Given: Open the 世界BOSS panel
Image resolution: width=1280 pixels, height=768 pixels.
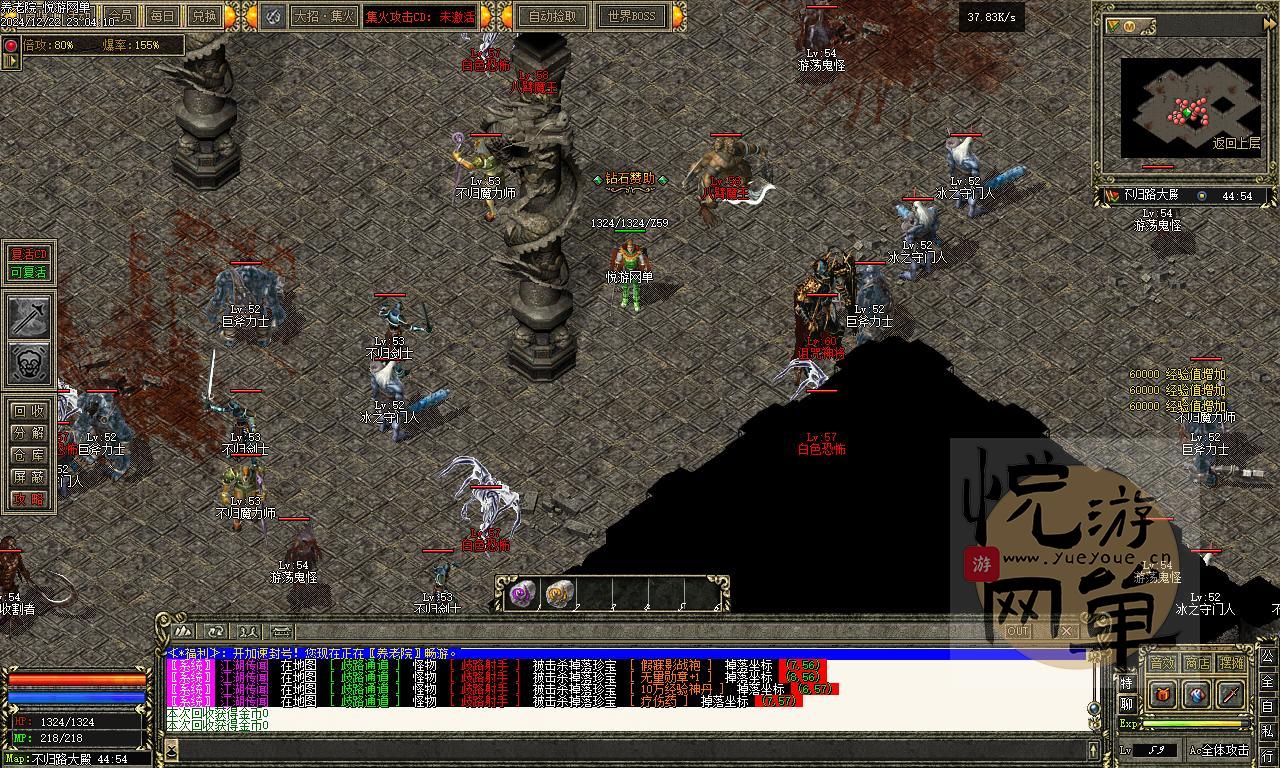Looking at the screenshot, I should pyautogui.click(x=632, y=16).
